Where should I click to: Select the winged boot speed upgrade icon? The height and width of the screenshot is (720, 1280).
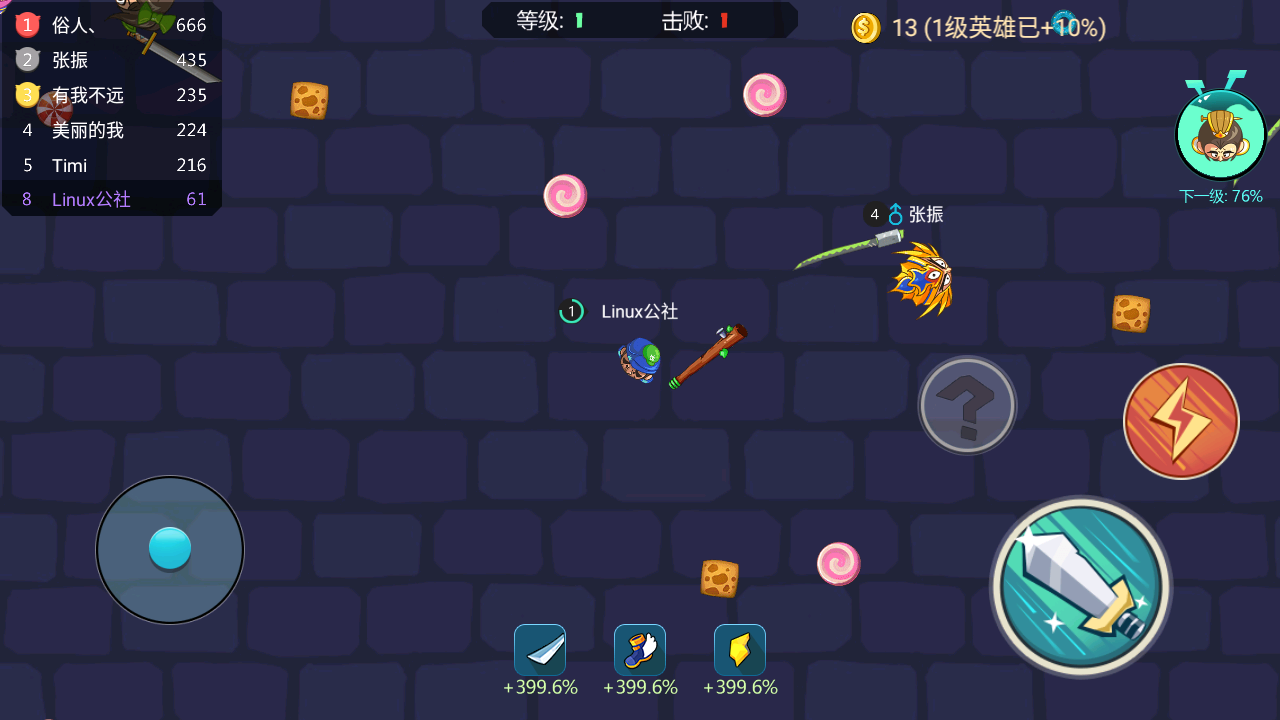click(640, 649)
